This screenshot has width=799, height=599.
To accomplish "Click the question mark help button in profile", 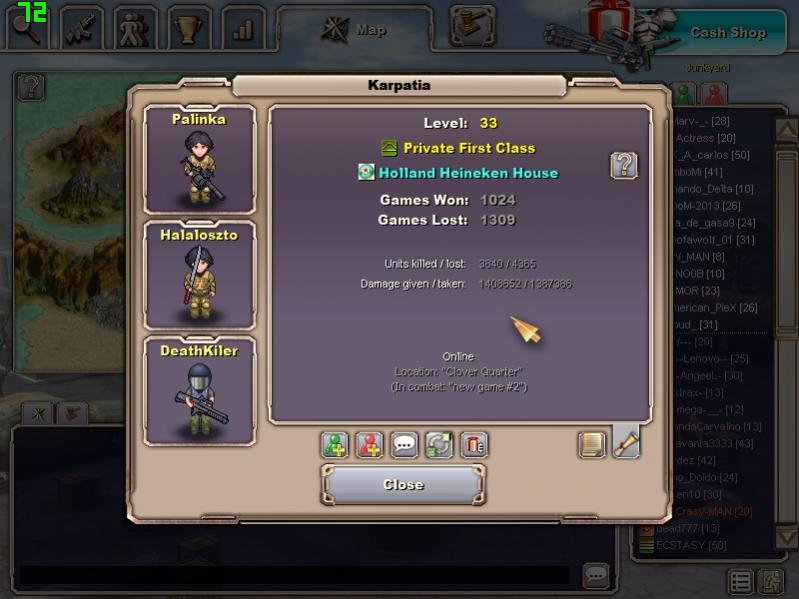I will point(624,166).
